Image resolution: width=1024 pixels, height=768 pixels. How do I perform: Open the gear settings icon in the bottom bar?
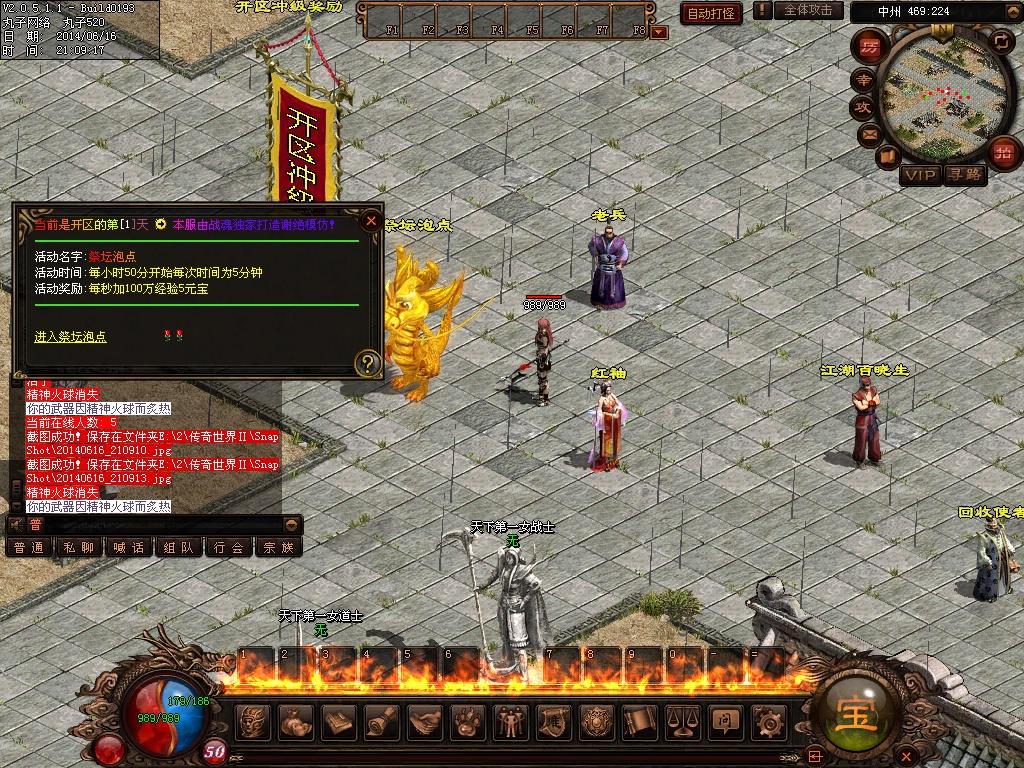click(x=768, y=721)
